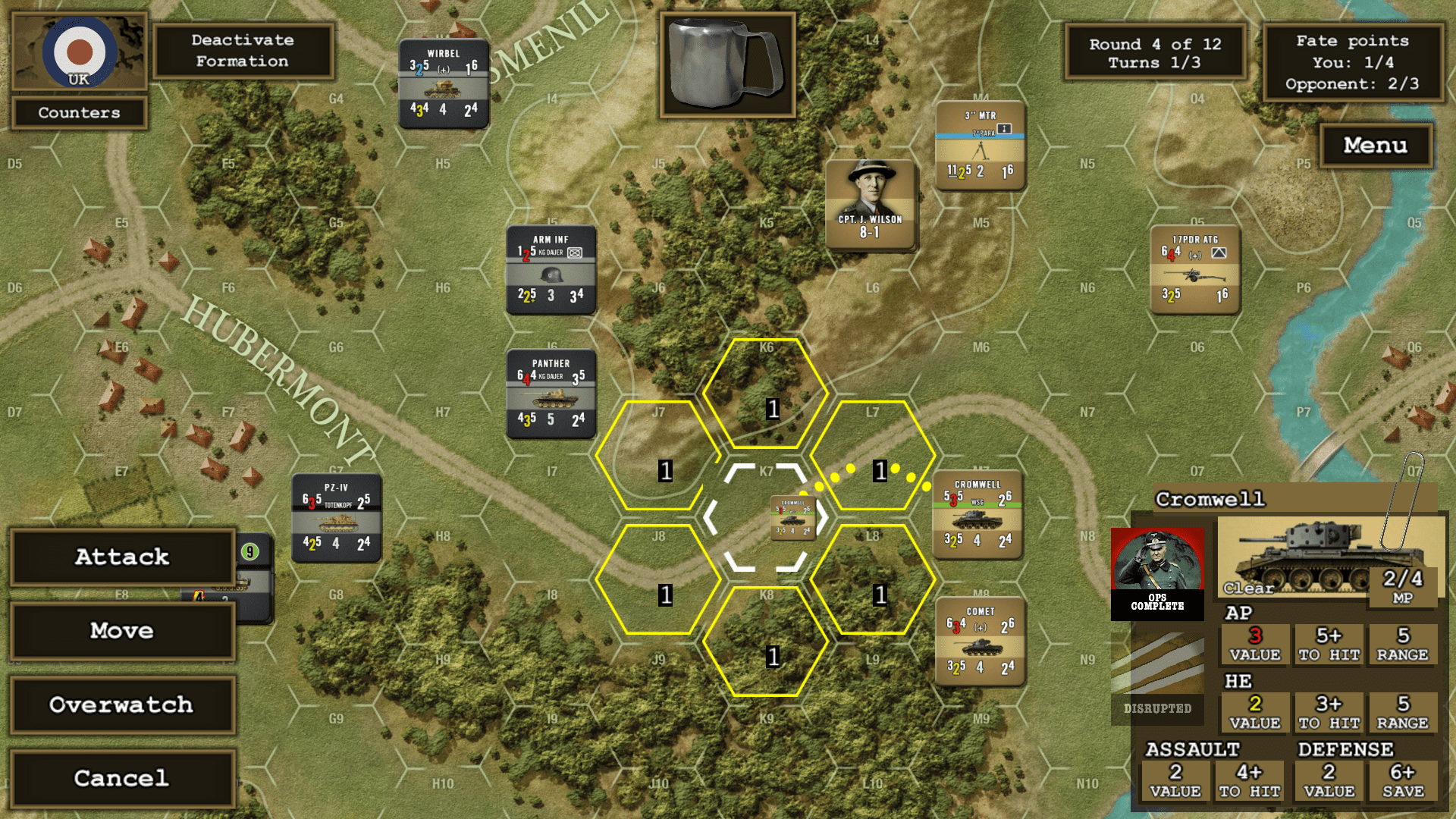Deactivate the current formation
The image size is (1456, 819).
(243, 51)
